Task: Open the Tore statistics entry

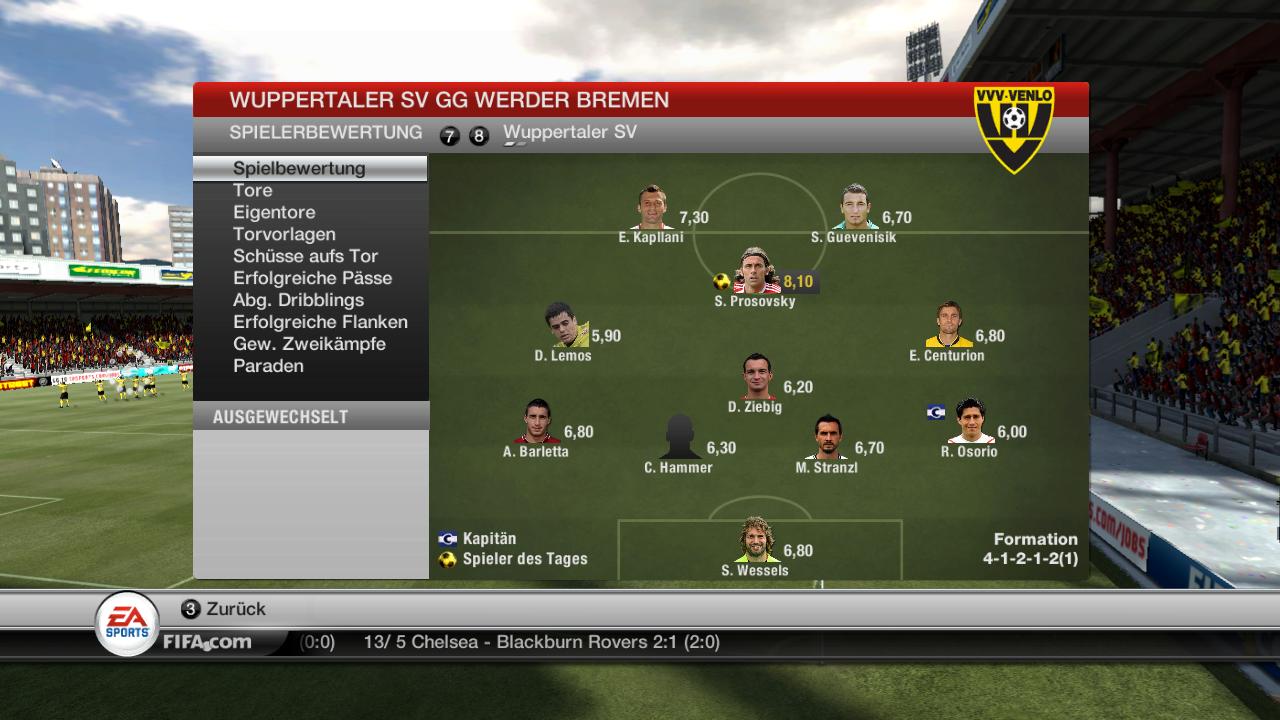Action: coord(253,190)
